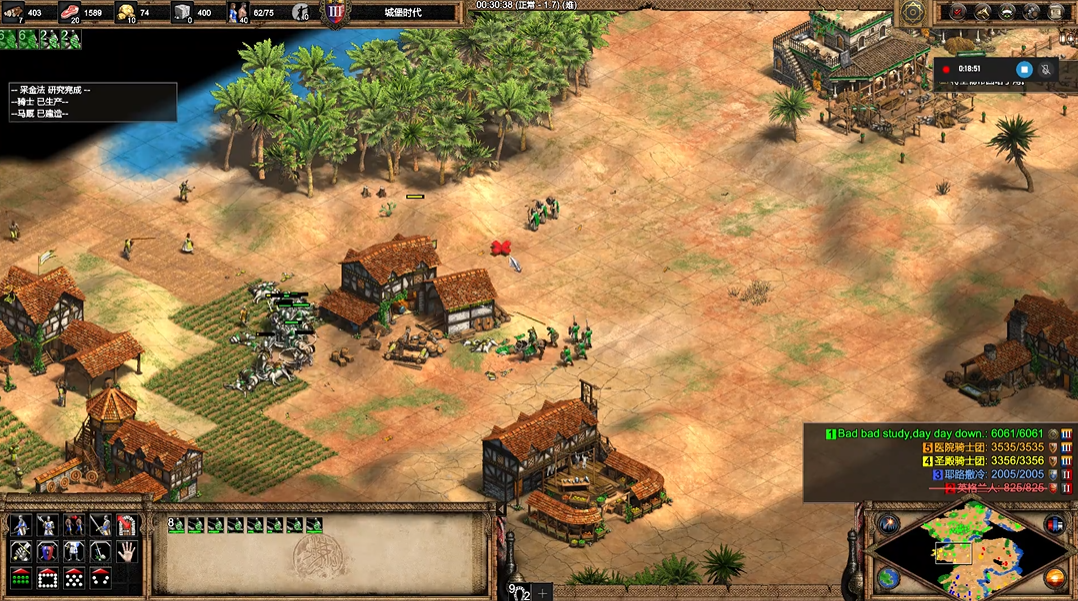The width and height of the screenshot is (1078, 601).
Task: Click the garrison command with red arrow
Action: point(127,525)
